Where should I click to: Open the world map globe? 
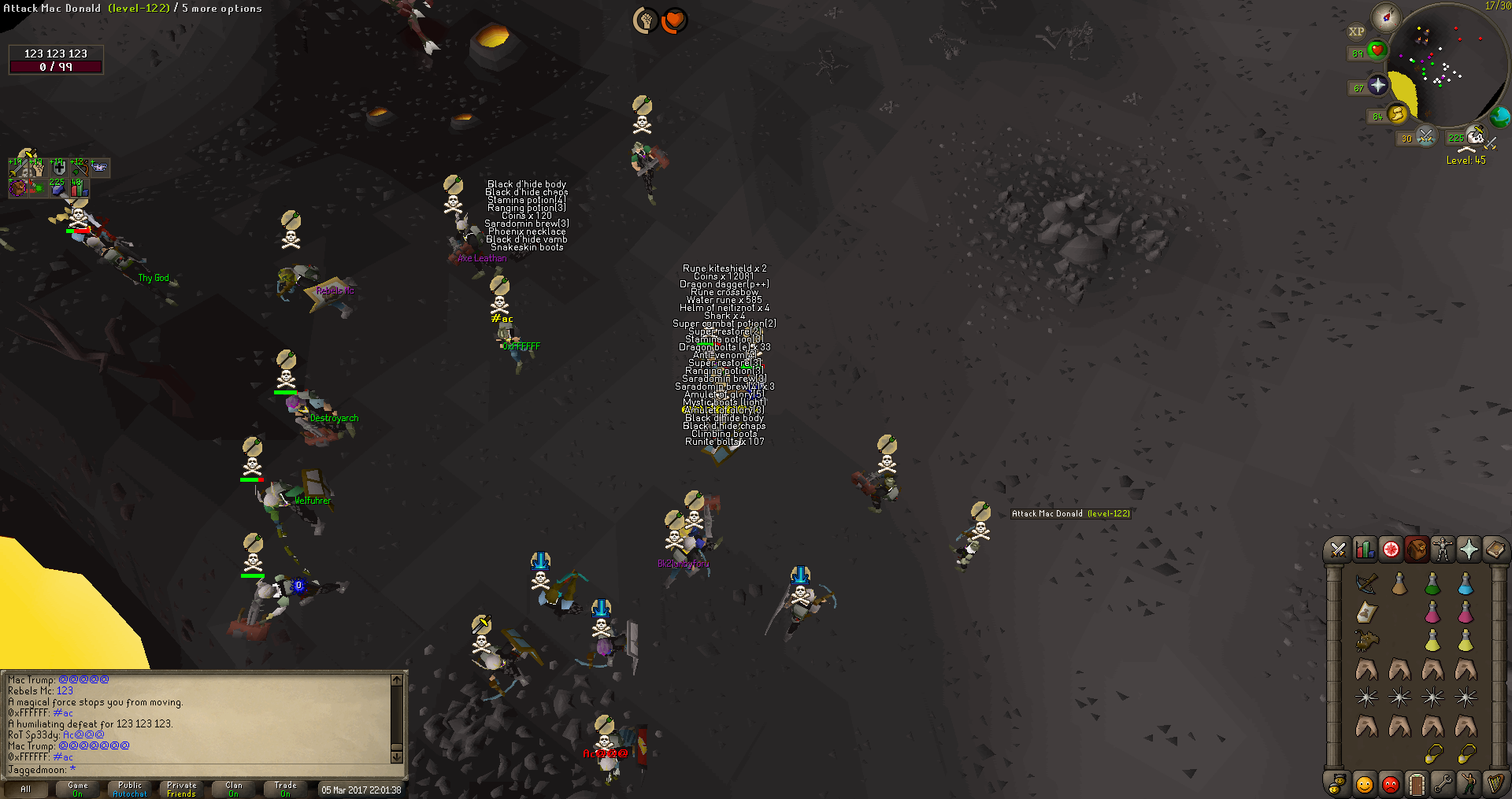(x=1499, y=117)
